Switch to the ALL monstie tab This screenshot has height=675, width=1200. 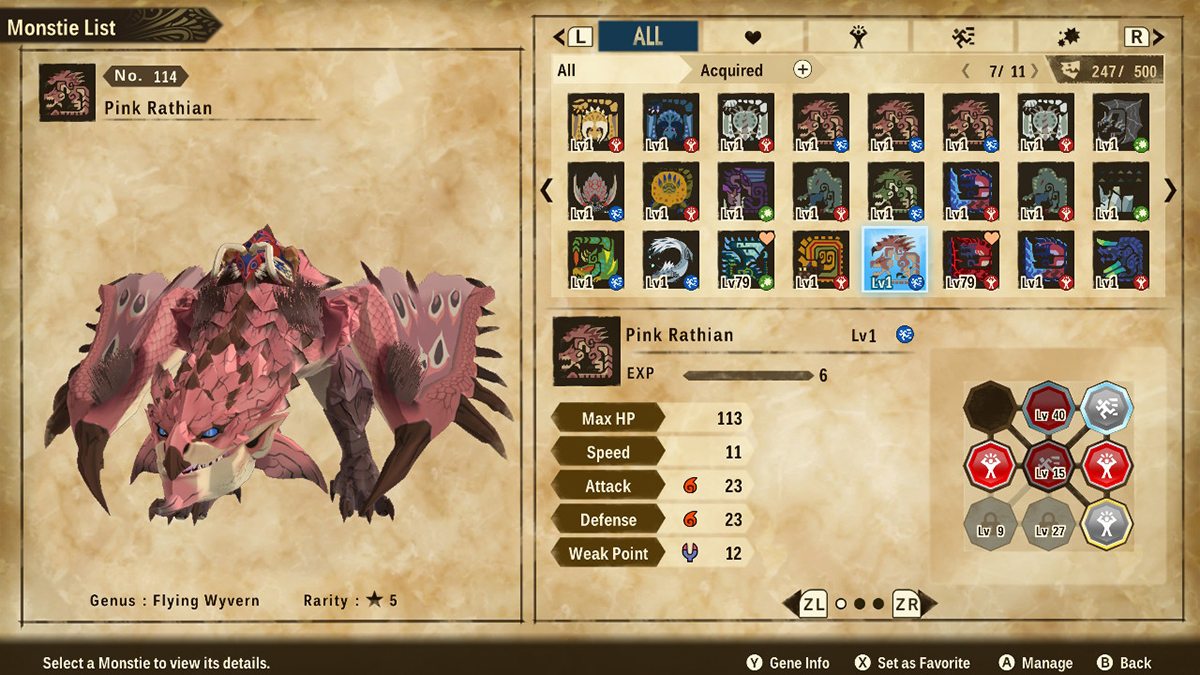(648, 37)
